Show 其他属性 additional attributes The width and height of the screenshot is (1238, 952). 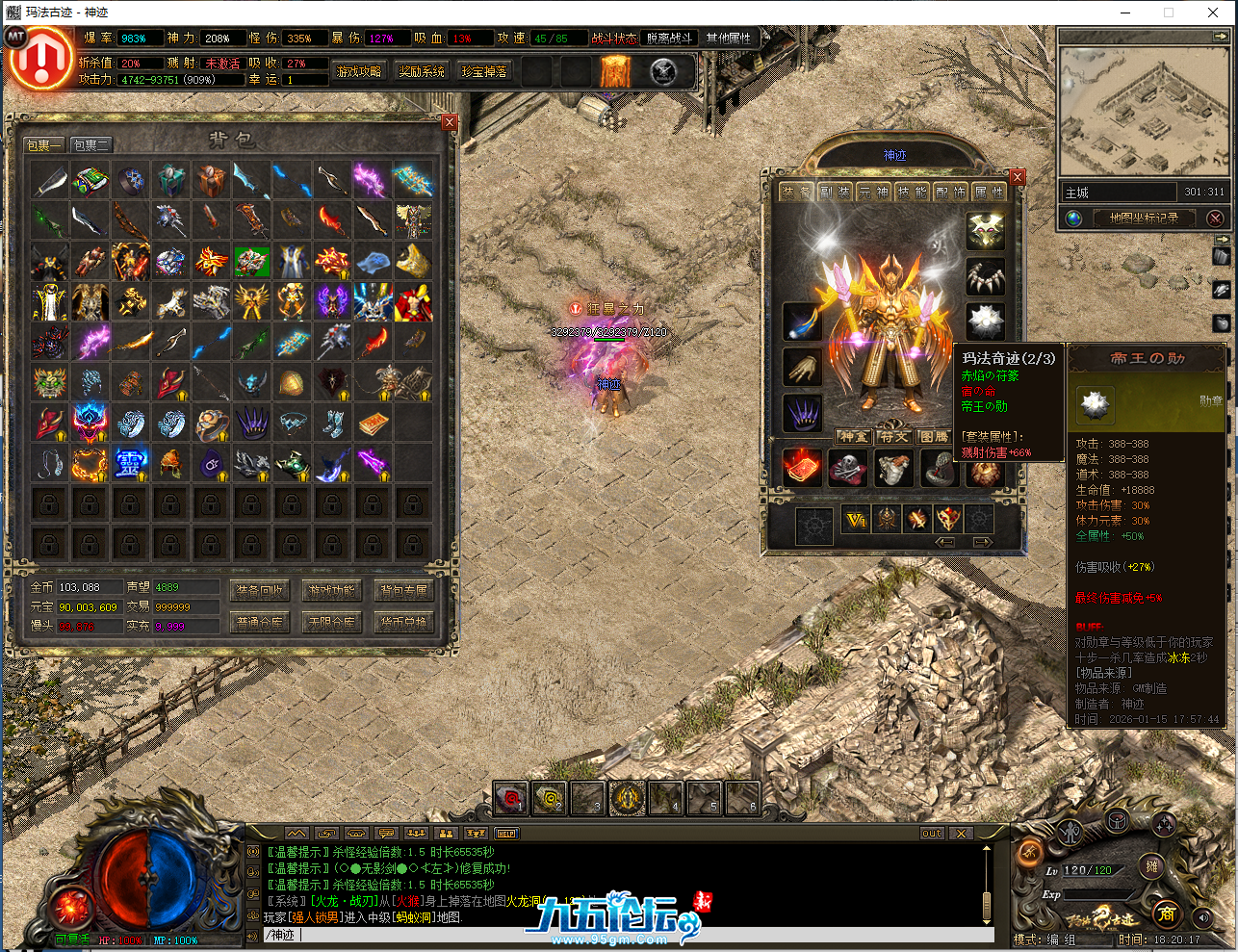[x=728, y=39]
